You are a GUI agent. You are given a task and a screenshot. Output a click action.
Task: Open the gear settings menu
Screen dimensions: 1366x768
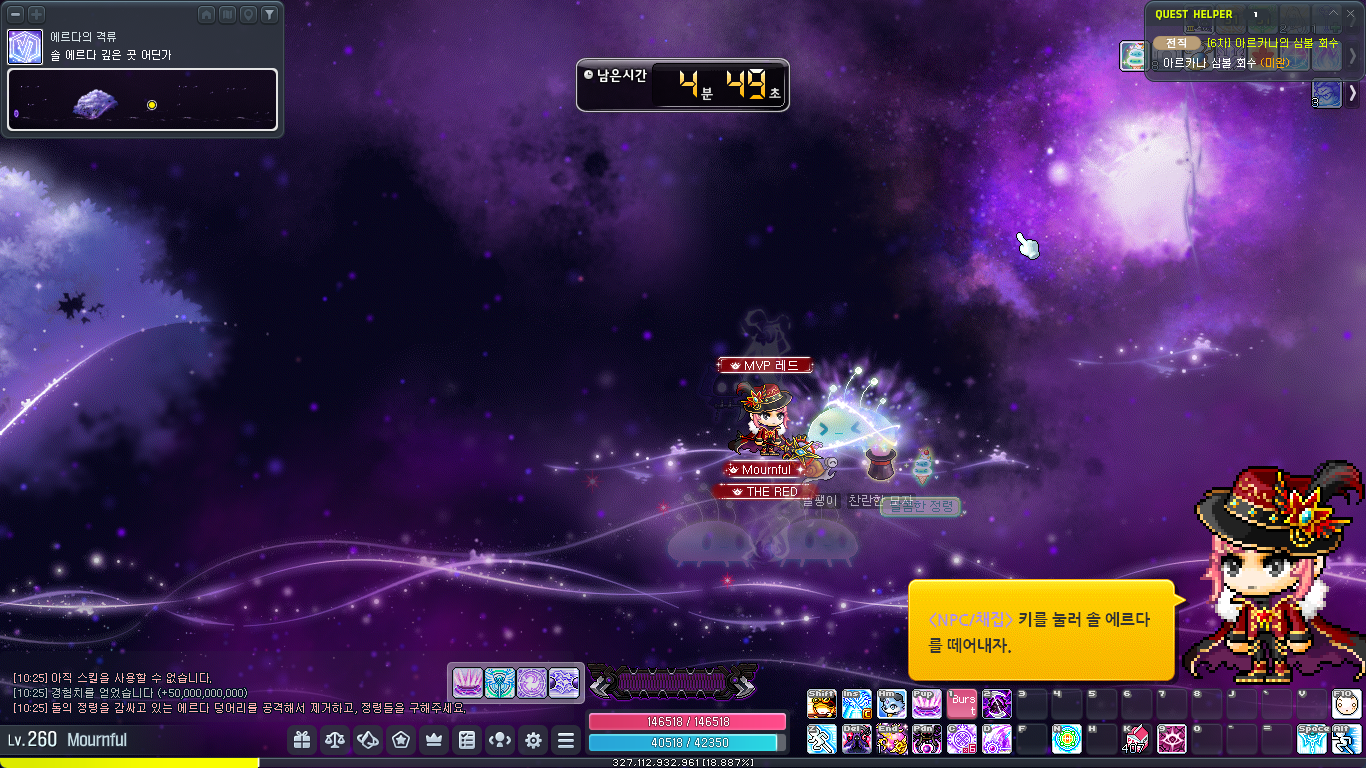[533, 741]
